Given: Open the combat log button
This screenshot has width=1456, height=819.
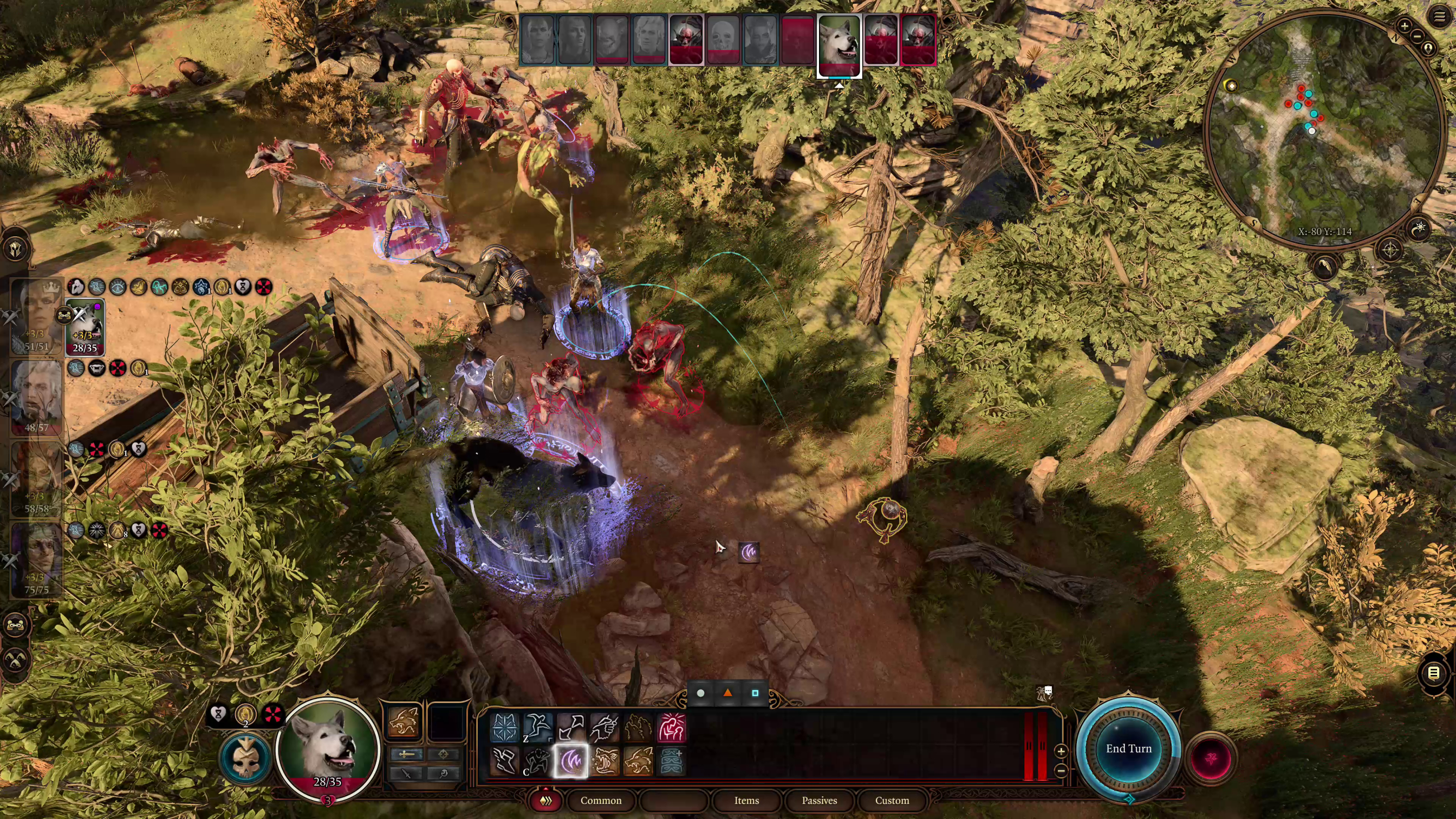Looking at the screenshot, I should [1433, 673].
